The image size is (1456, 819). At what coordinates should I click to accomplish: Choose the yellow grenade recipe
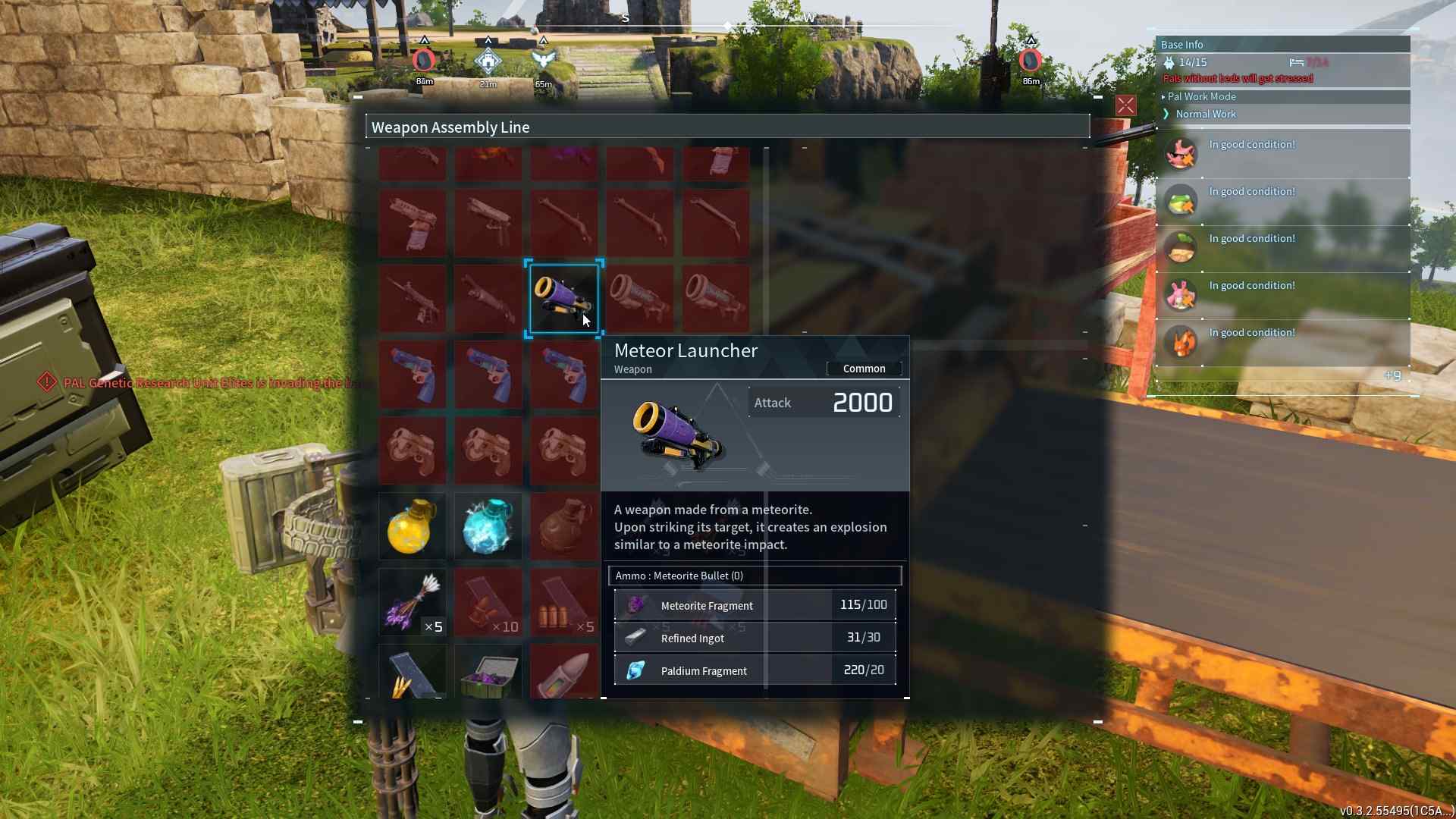point(412,526)
